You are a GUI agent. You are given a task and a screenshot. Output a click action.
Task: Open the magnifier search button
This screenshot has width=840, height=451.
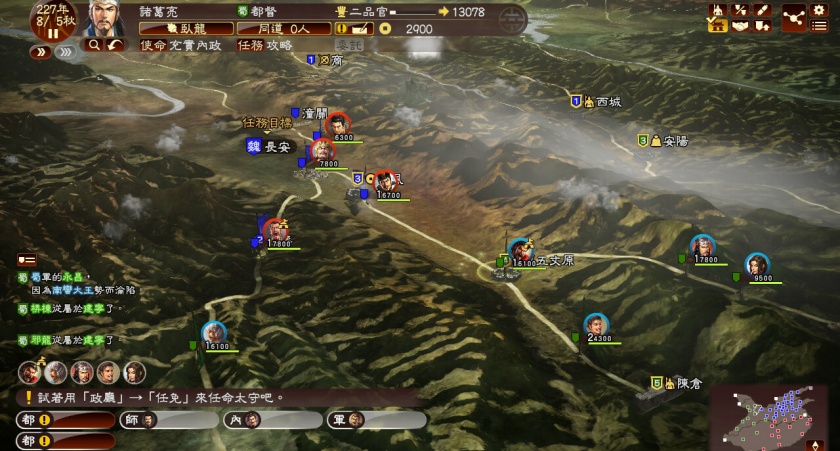coord(95,45)
